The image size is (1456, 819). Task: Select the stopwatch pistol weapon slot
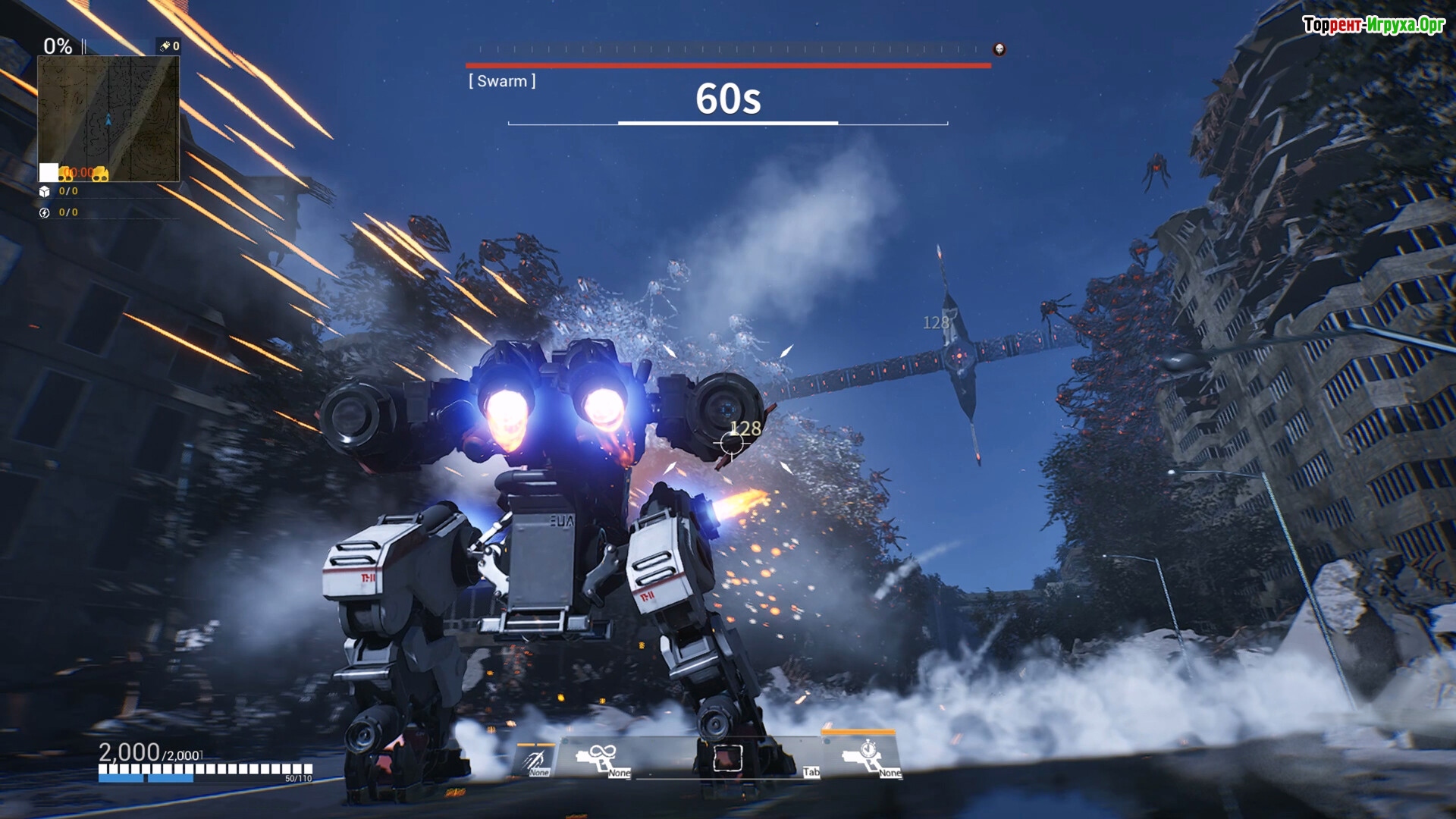tap(863, 756)
